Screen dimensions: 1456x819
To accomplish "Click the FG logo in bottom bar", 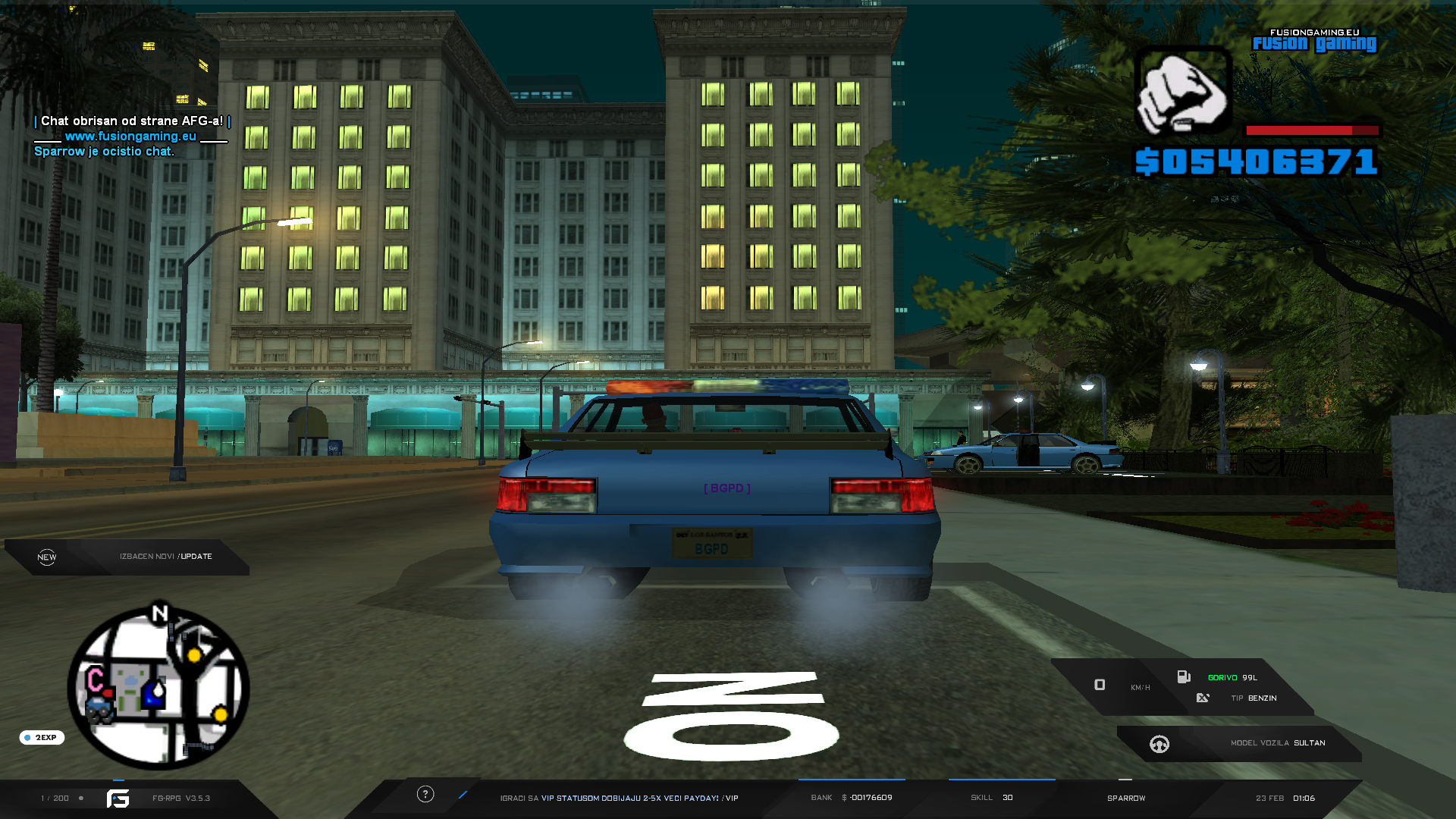I will click(118, 798).
